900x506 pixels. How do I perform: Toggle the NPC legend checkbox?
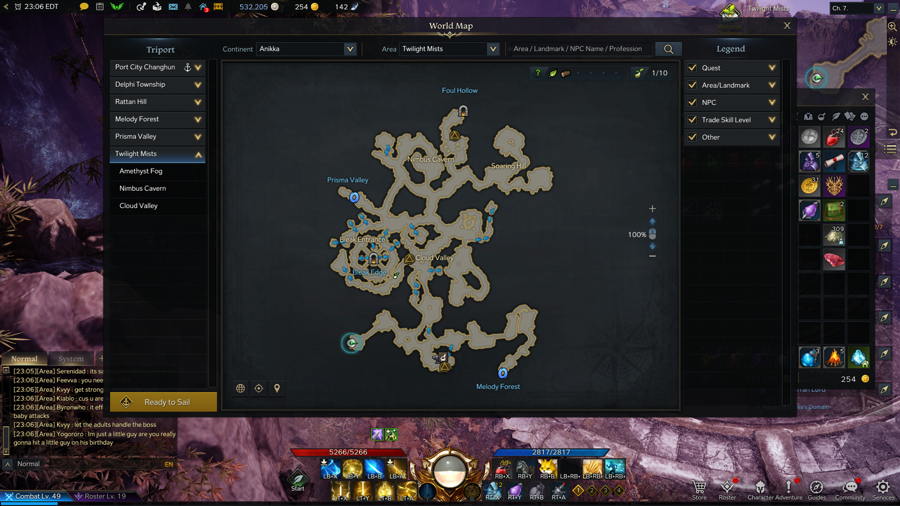pyautogui.click(x=692, y=102)
